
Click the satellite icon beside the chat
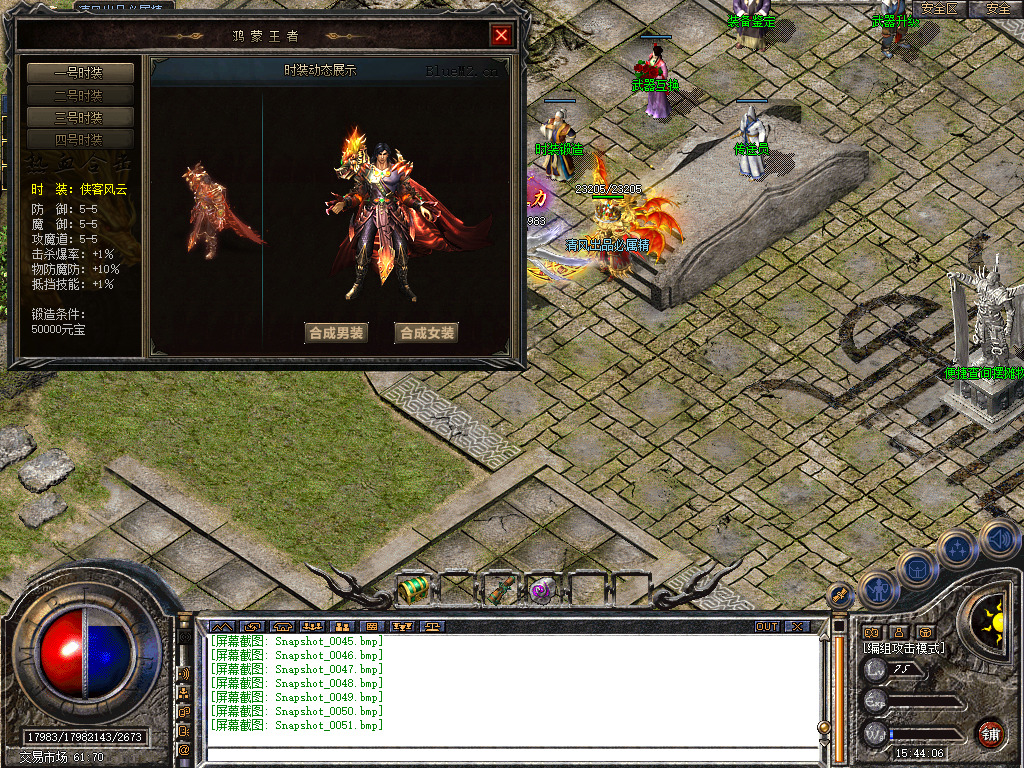[x=839, y=594]
